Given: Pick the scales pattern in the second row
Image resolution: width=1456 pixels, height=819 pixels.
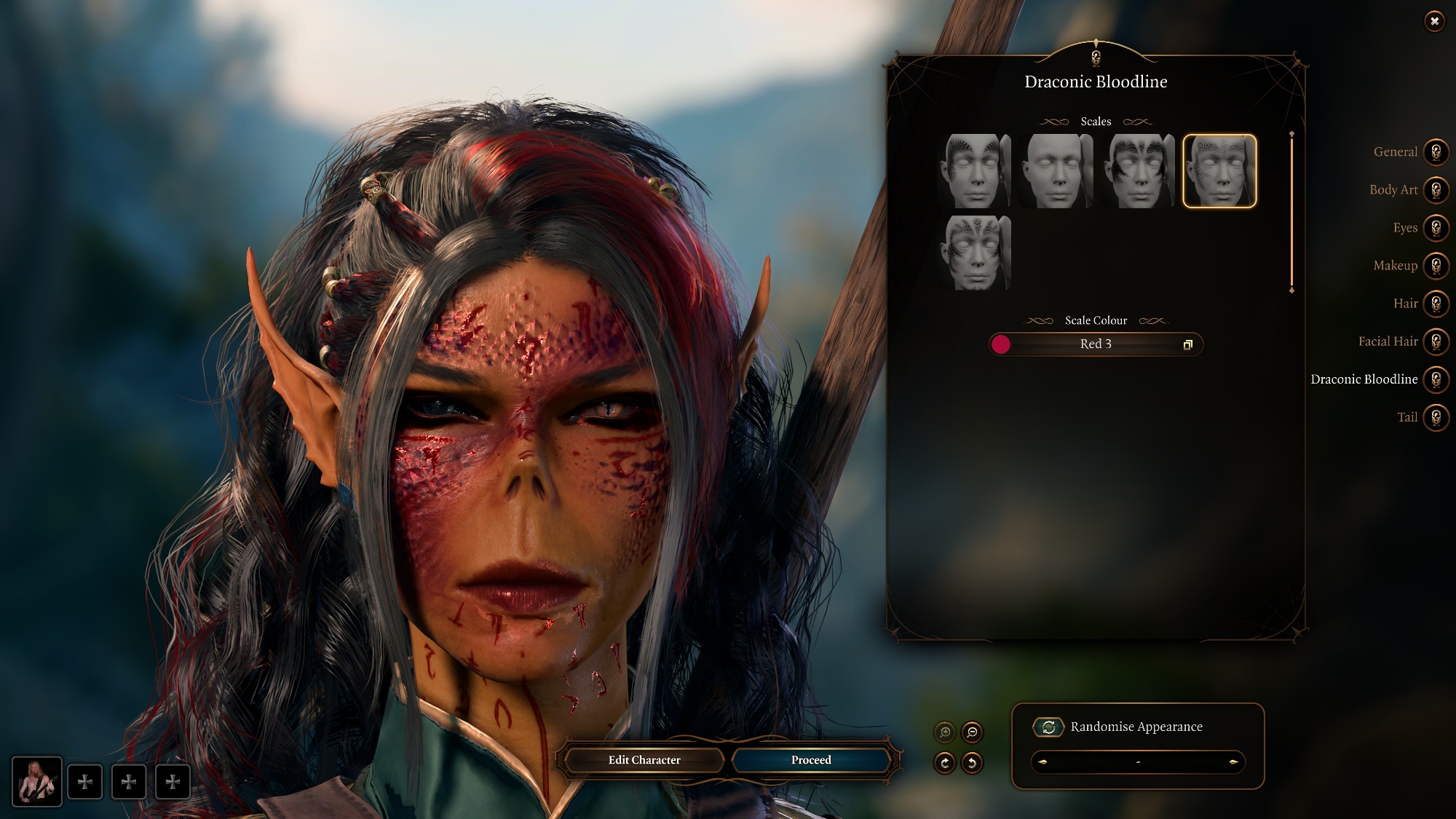Looking at the screenshot, I should pyautogui.click(x=974, y=253).
